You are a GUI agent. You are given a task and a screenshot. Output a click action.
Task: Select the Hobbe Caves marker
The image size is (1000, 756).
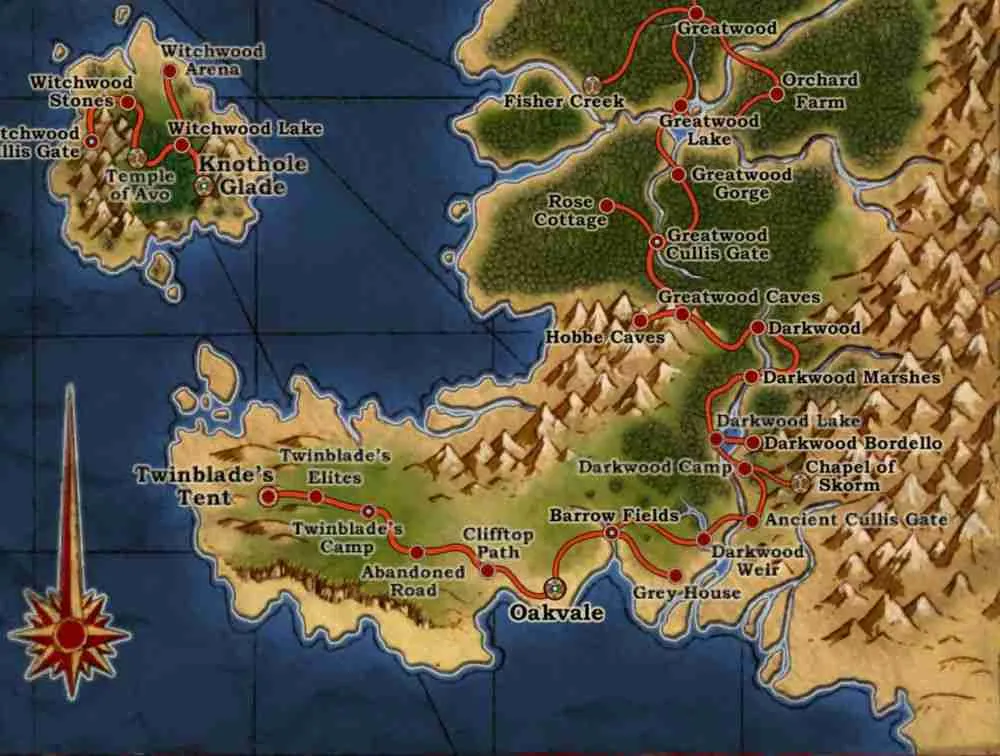tap(640, 321)
